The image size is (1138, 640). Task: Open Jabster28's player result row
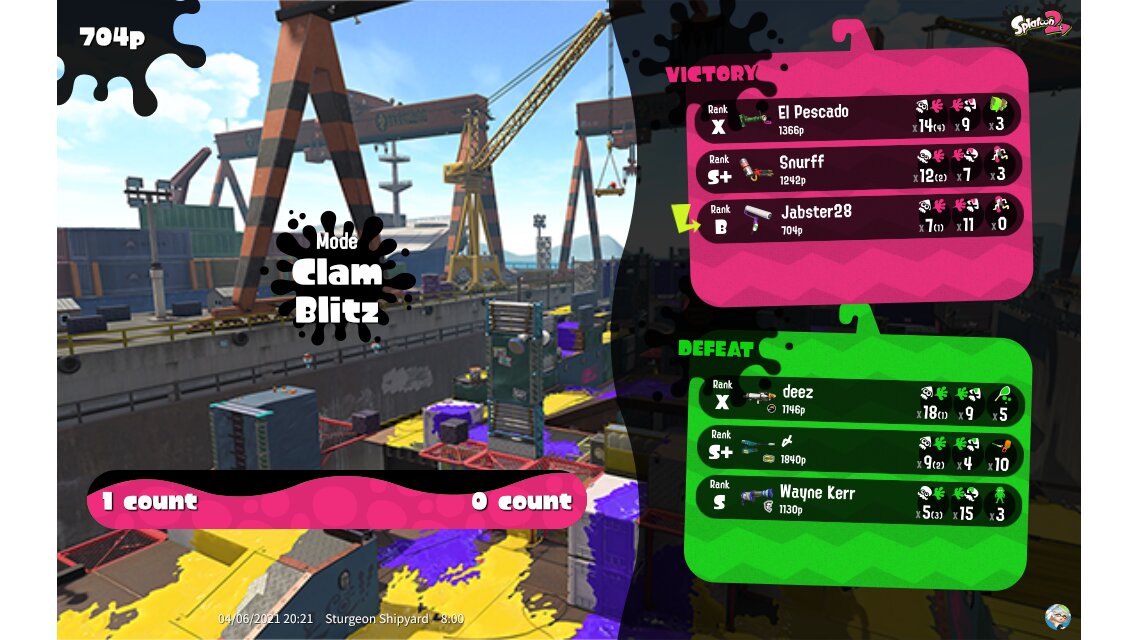858,216
